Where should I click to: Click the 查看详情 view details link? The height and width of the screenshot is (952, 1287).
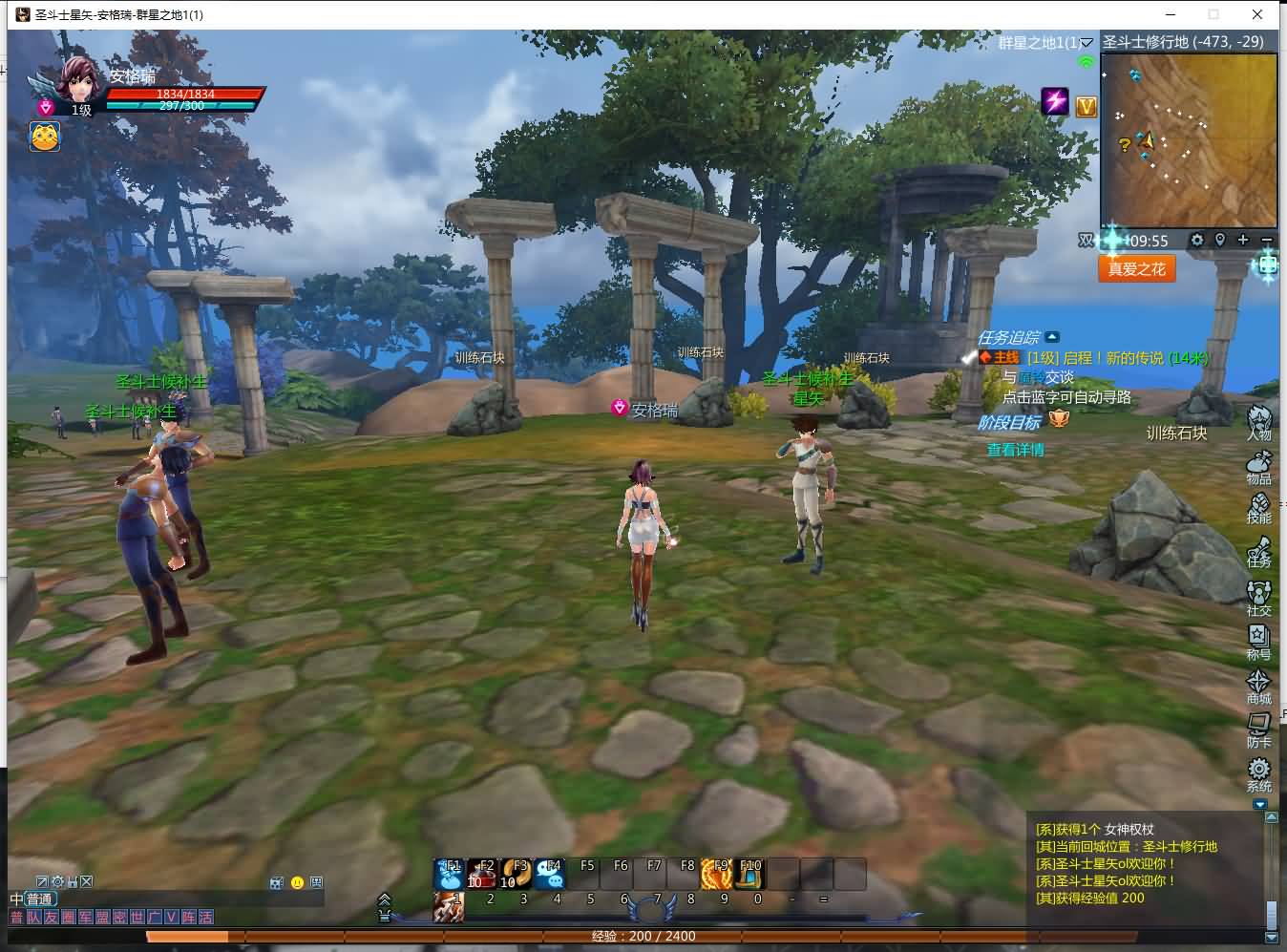point(1015,449)
